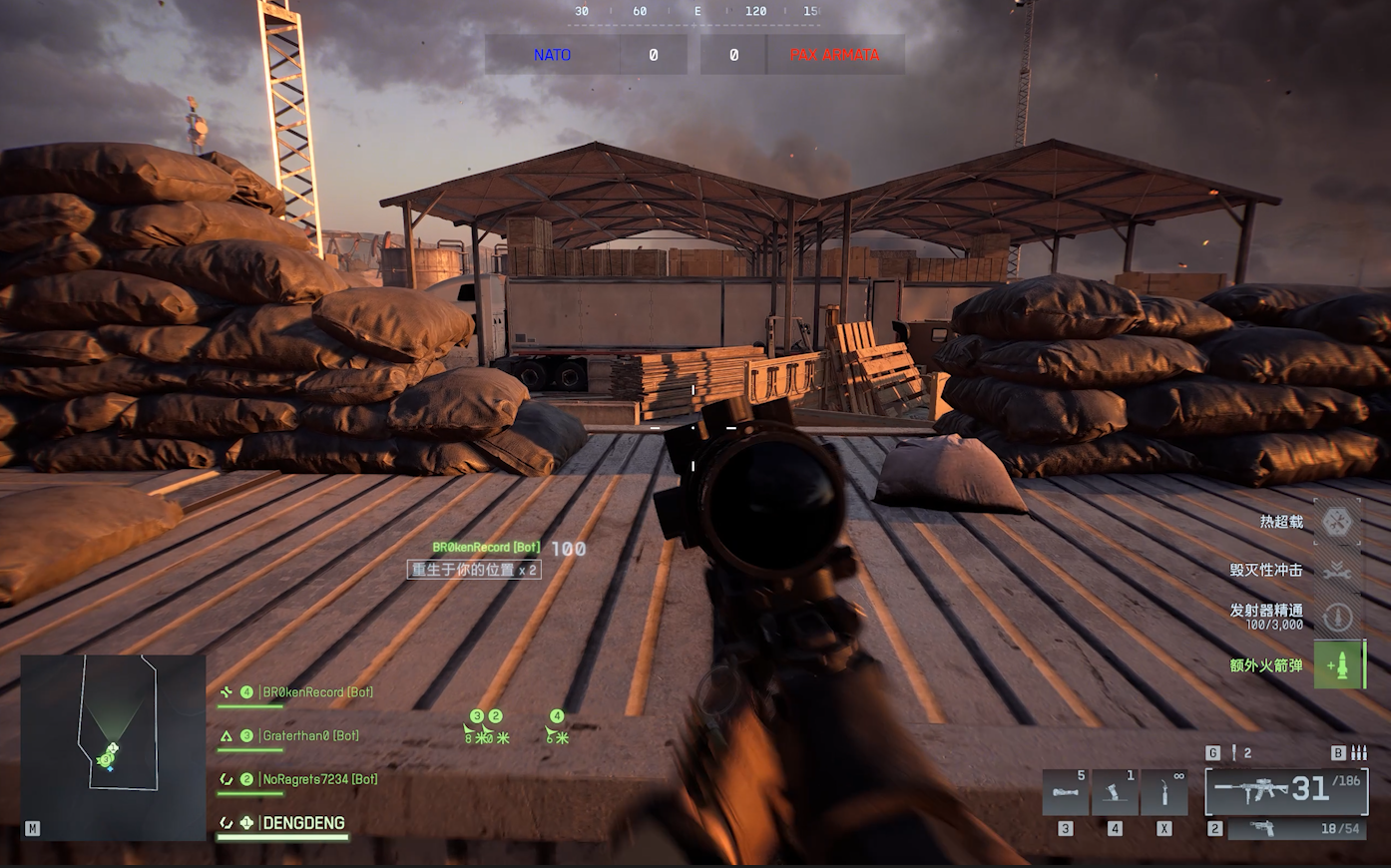Select the rocket launcher gadget slot

pyautogui.click(x=1066, y=793)
